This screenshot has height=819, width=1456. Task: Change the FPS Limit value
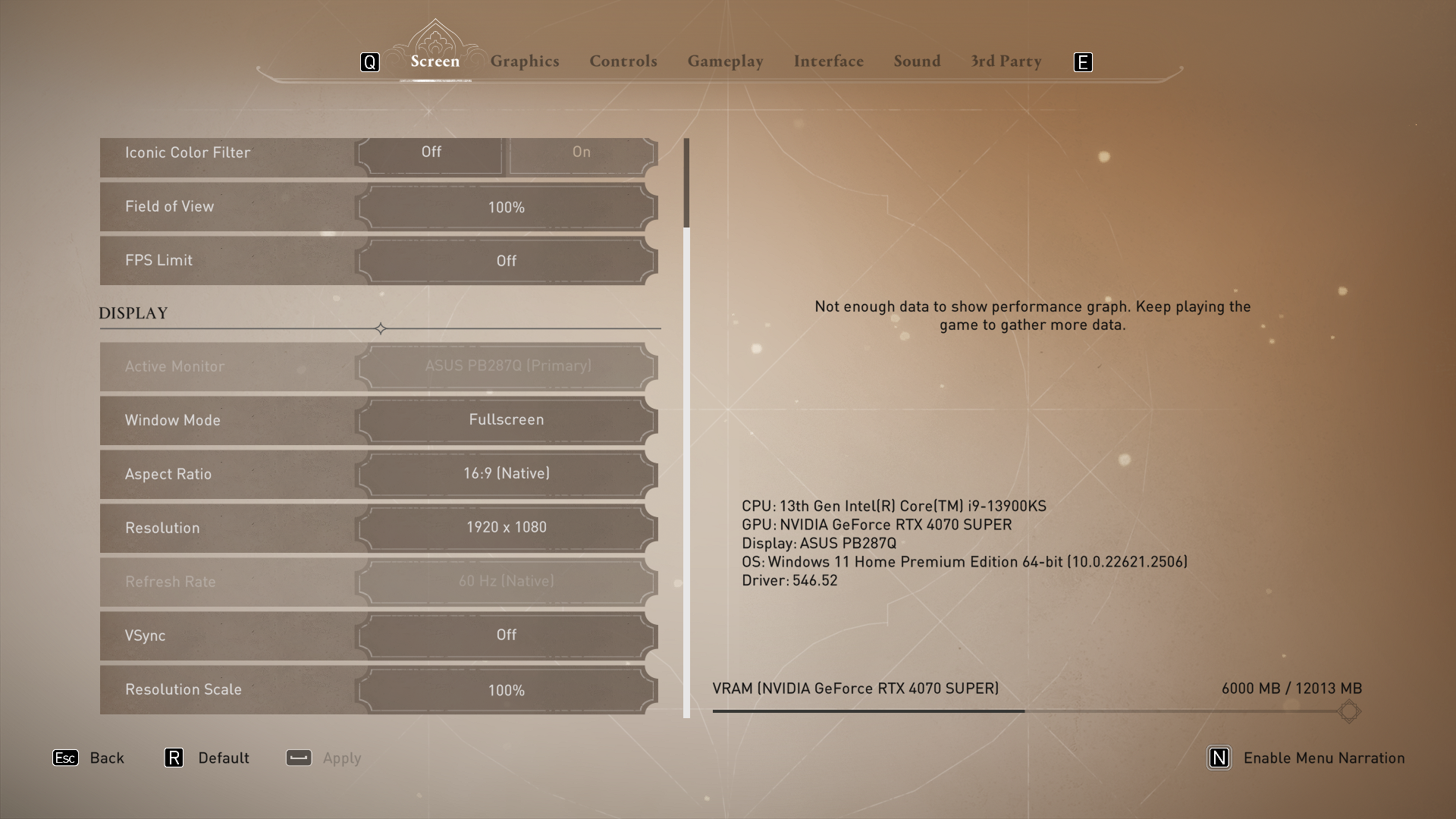coord(506,261)
